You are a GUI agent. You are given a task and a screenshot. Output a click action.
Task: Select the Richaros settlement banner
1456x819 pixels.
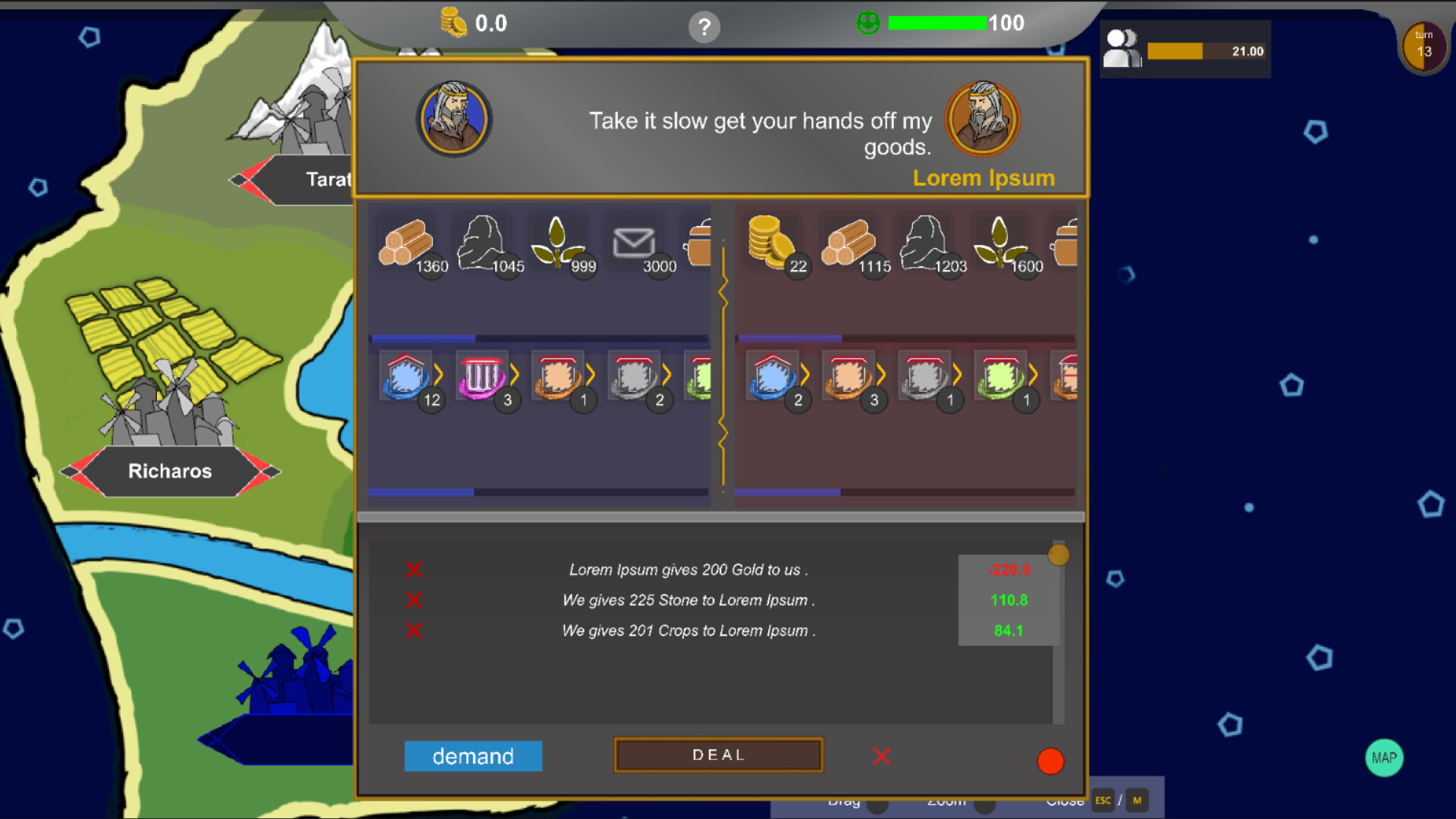coord(169,471)
